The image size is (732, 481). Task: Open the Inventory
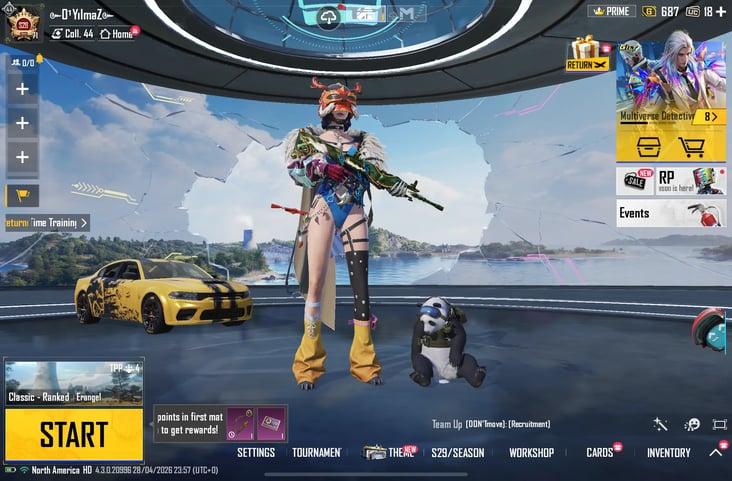point(668,453)
